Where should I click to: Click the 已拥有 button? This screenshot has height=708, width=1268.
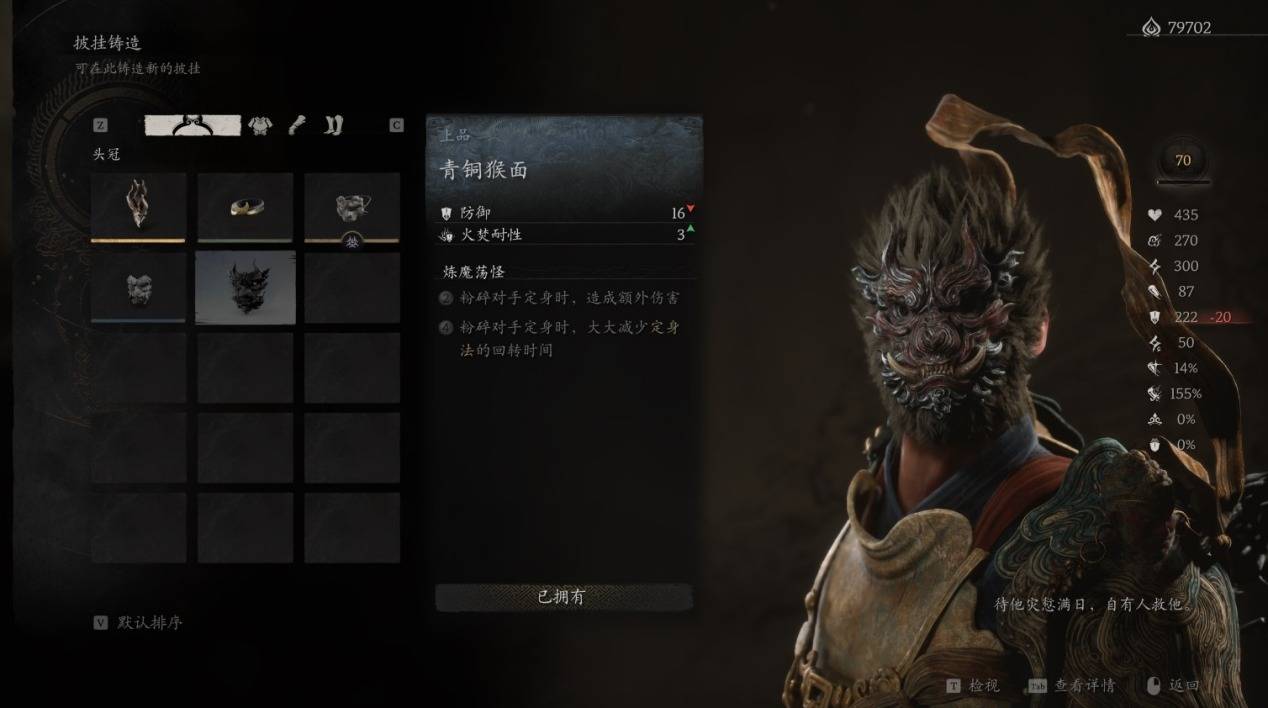coord(563,597)
